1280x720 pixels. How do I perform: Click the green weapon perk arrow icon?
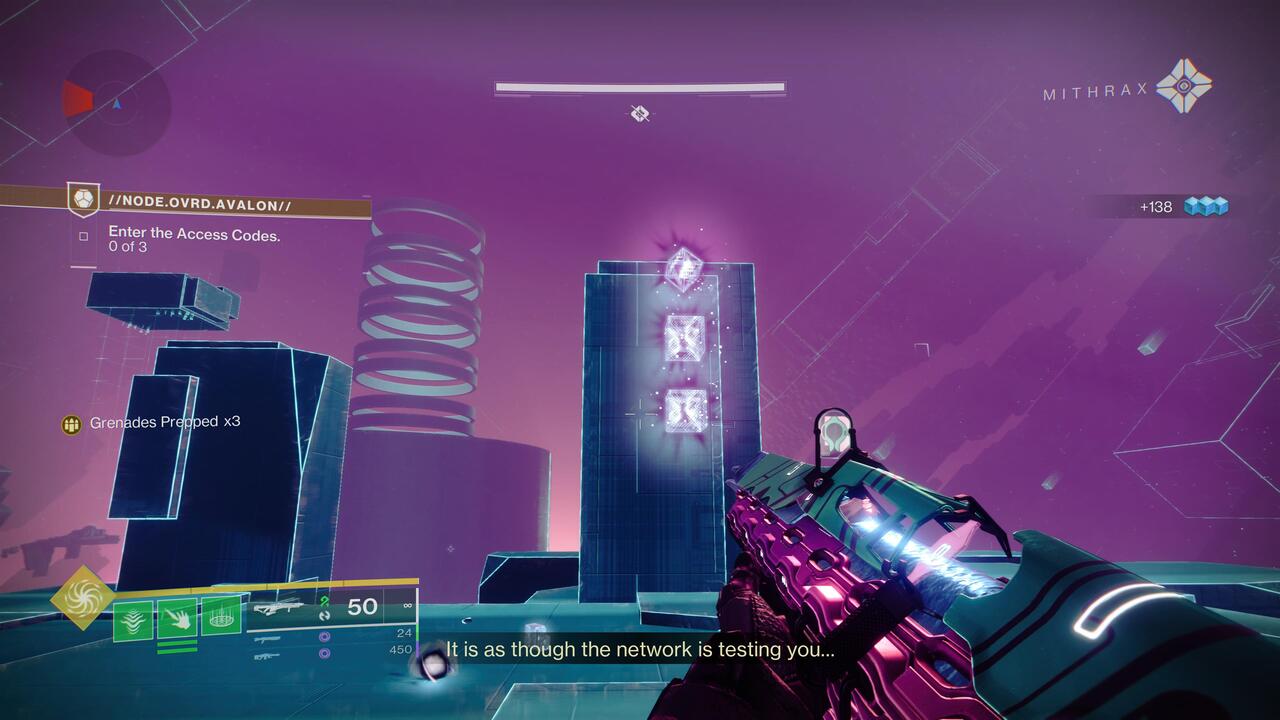[323, 600]
